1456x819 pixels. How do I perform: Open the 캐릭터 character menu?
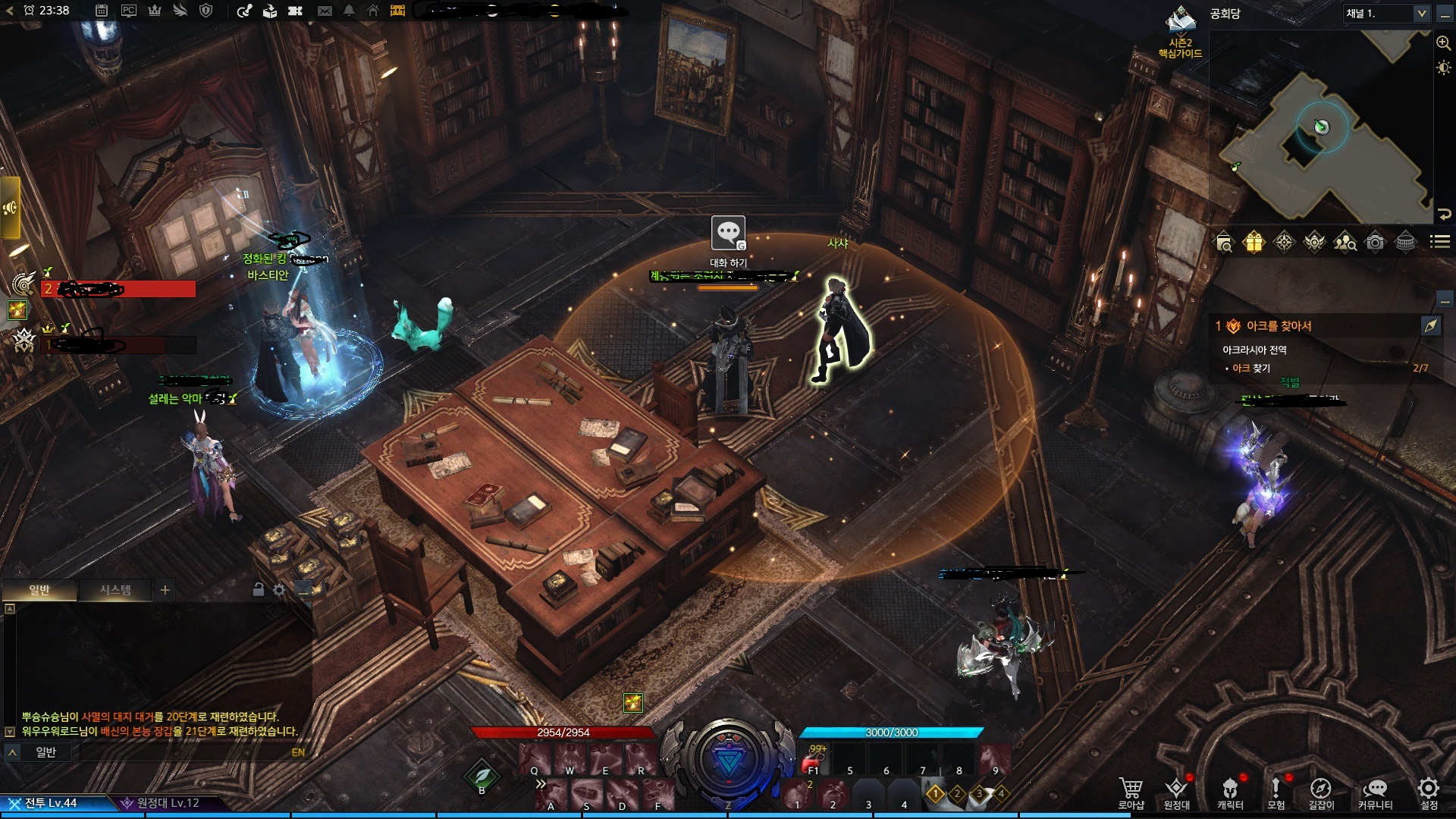click(x=1230, y=792)
